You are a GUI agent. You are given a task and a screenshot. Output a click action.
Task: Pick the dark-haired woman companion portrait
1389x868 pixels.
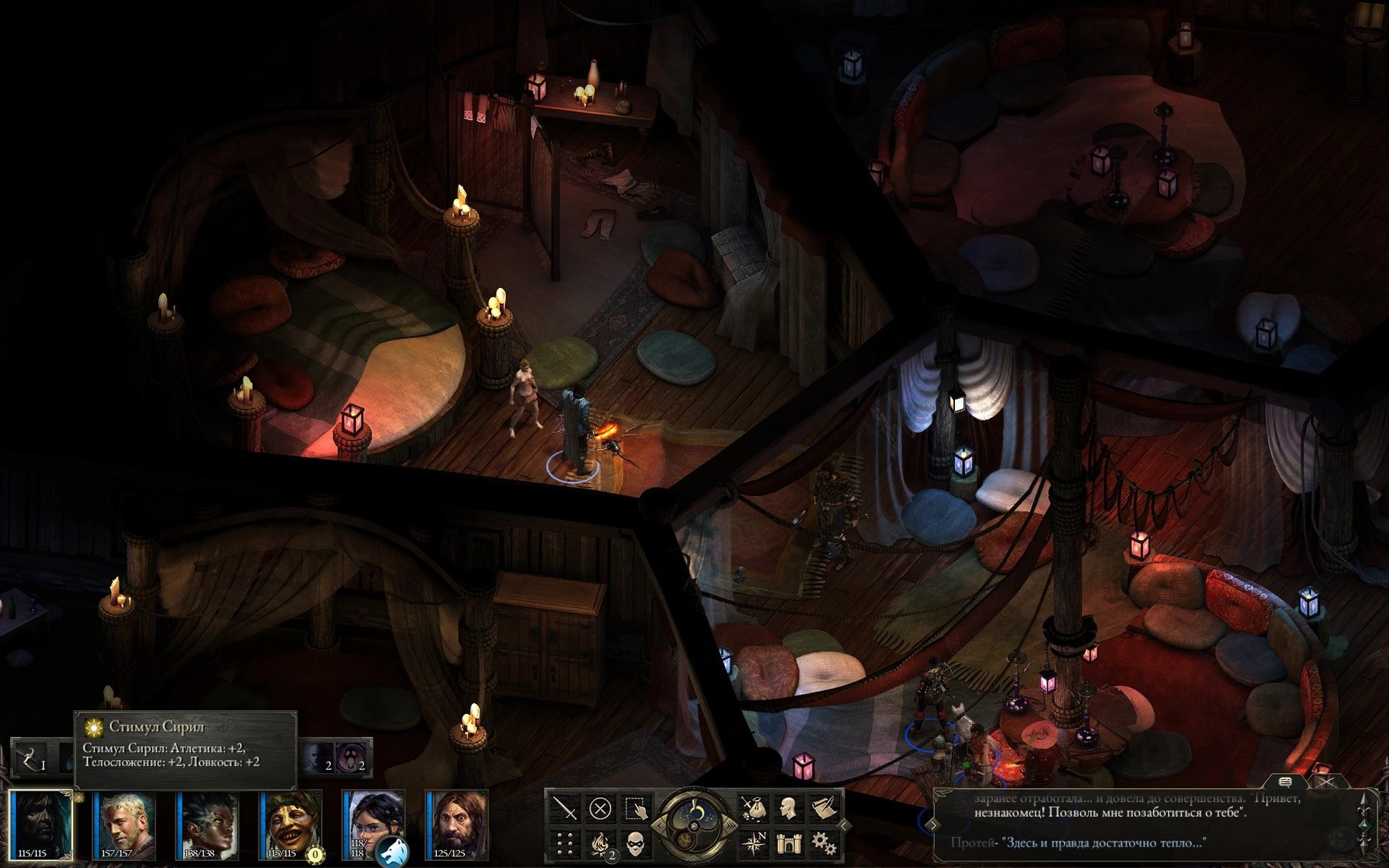374,824
